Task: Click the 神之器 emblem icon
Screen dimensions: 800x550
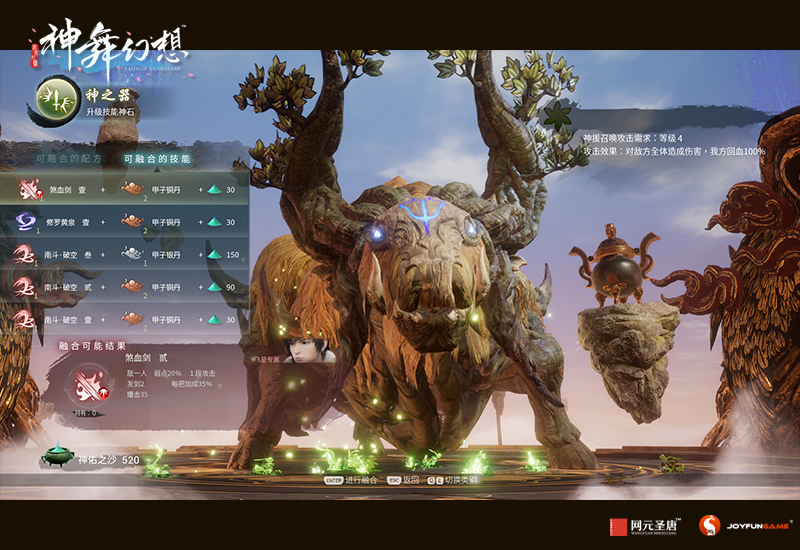Action: 55,98
